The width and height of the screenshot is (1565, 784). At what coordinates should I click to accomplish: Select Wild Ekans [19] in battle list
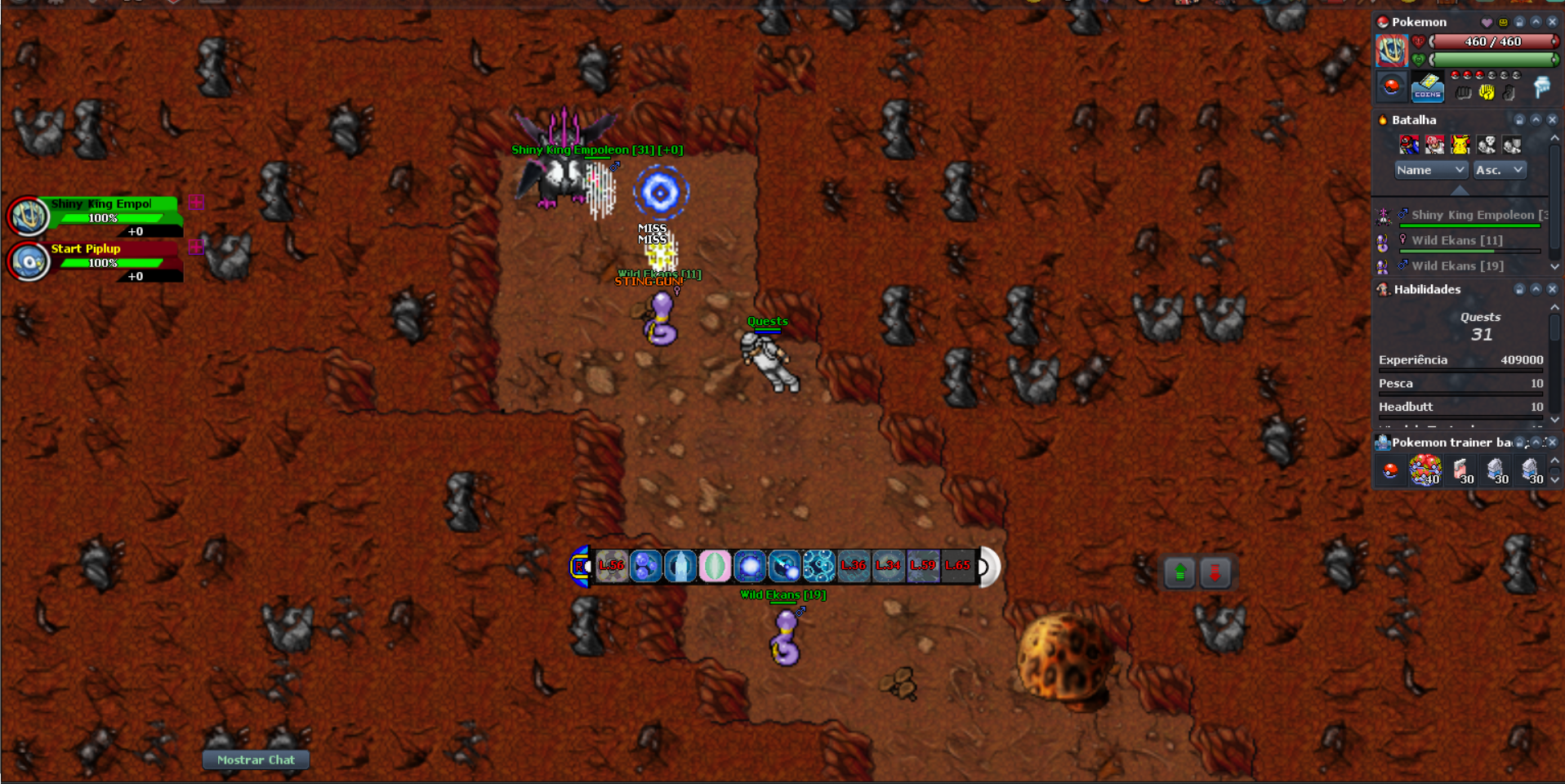[x=1457, y=265]
